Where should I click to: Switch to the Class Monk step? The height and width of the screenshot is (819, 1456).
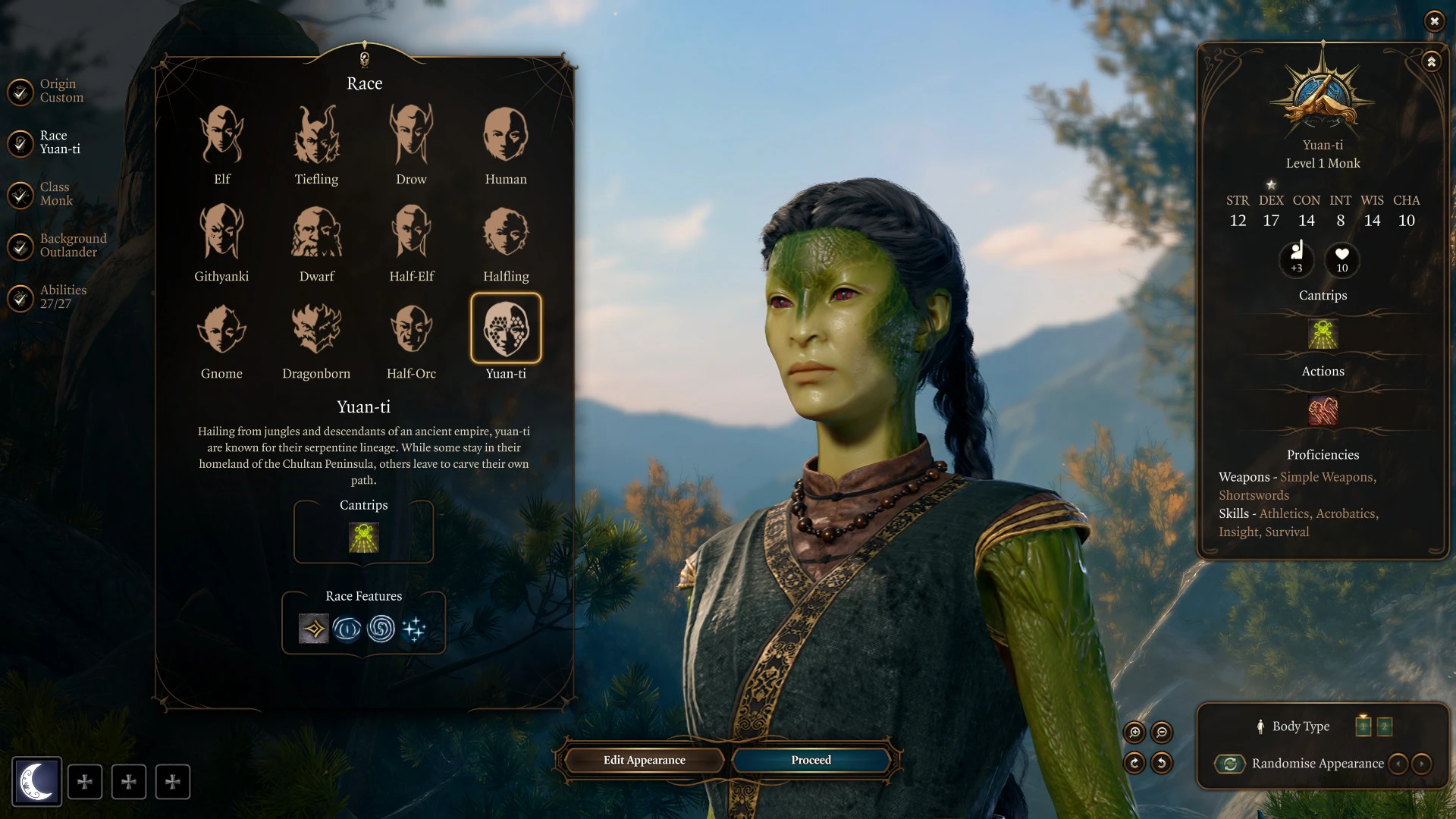[x=55, y=194]
